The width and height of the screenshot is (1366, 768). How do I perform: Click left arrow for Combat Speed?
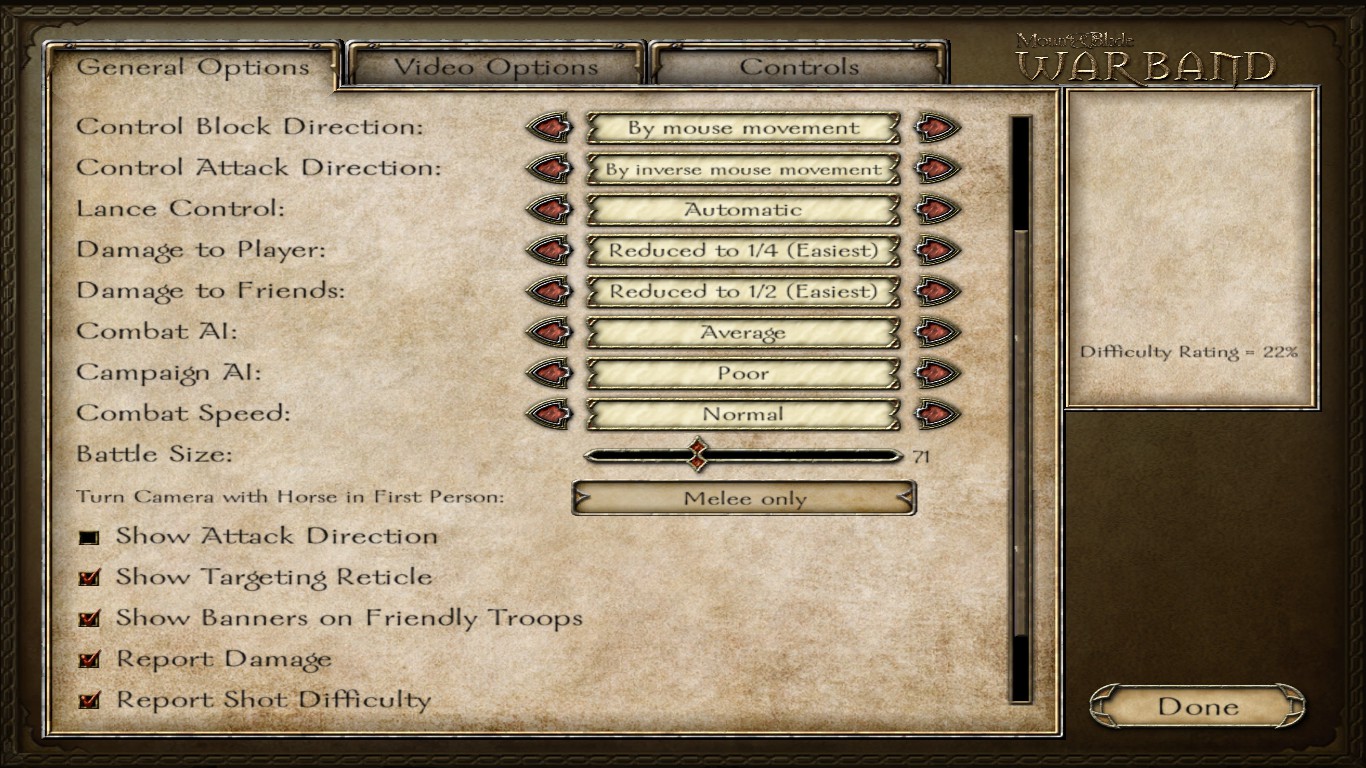click(549, 415)
